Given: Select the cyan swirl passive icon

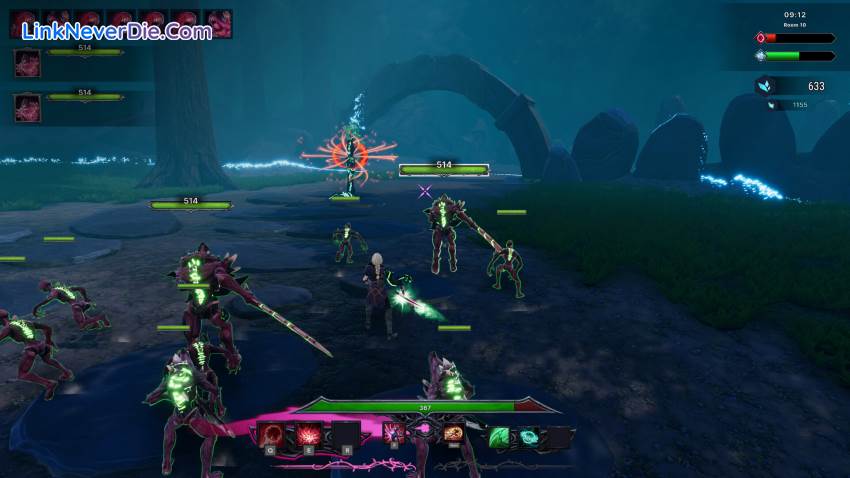Looking at the screenshot, I should pyautogui.click(x=527, y=436).
